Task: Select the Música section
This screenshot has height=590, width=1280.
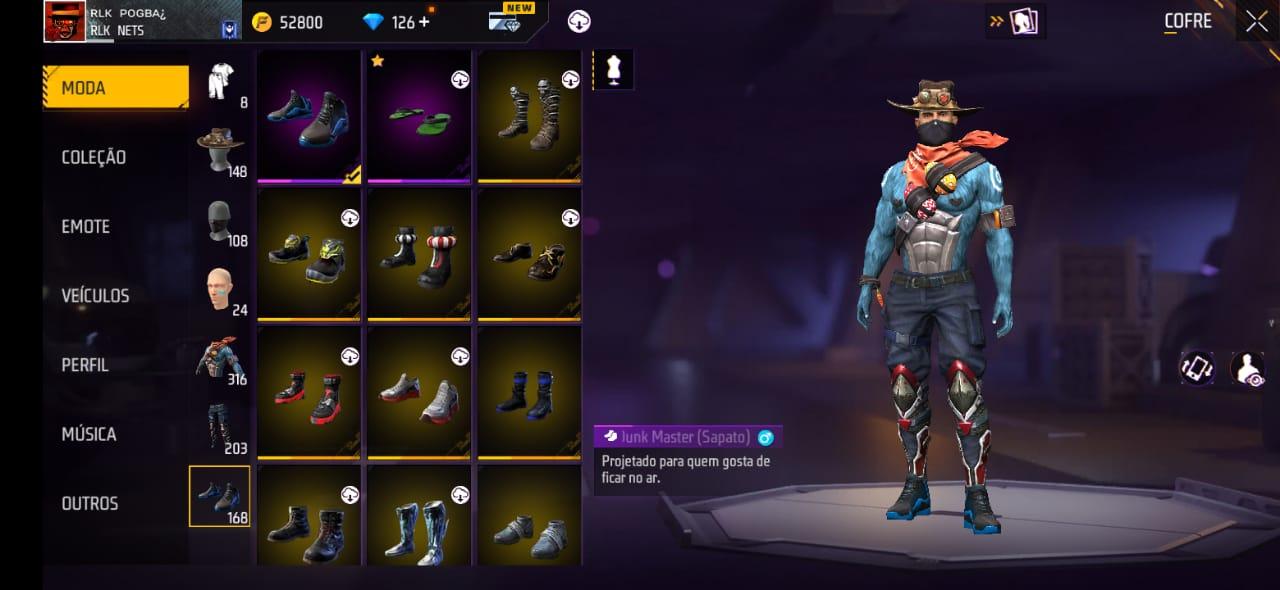Action: pos(89,434)
